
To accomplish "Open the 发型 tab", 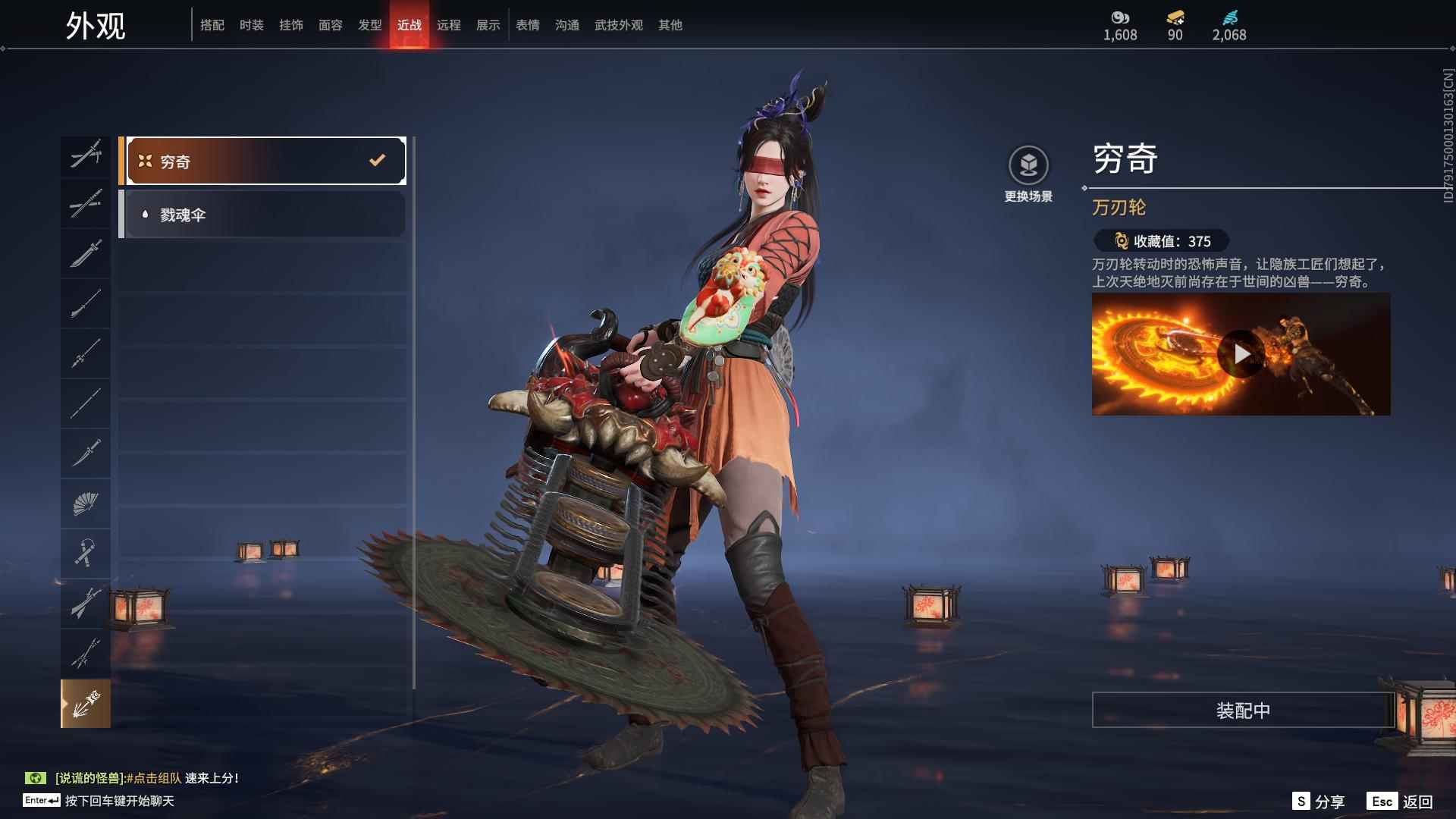I will click(370, 25).
